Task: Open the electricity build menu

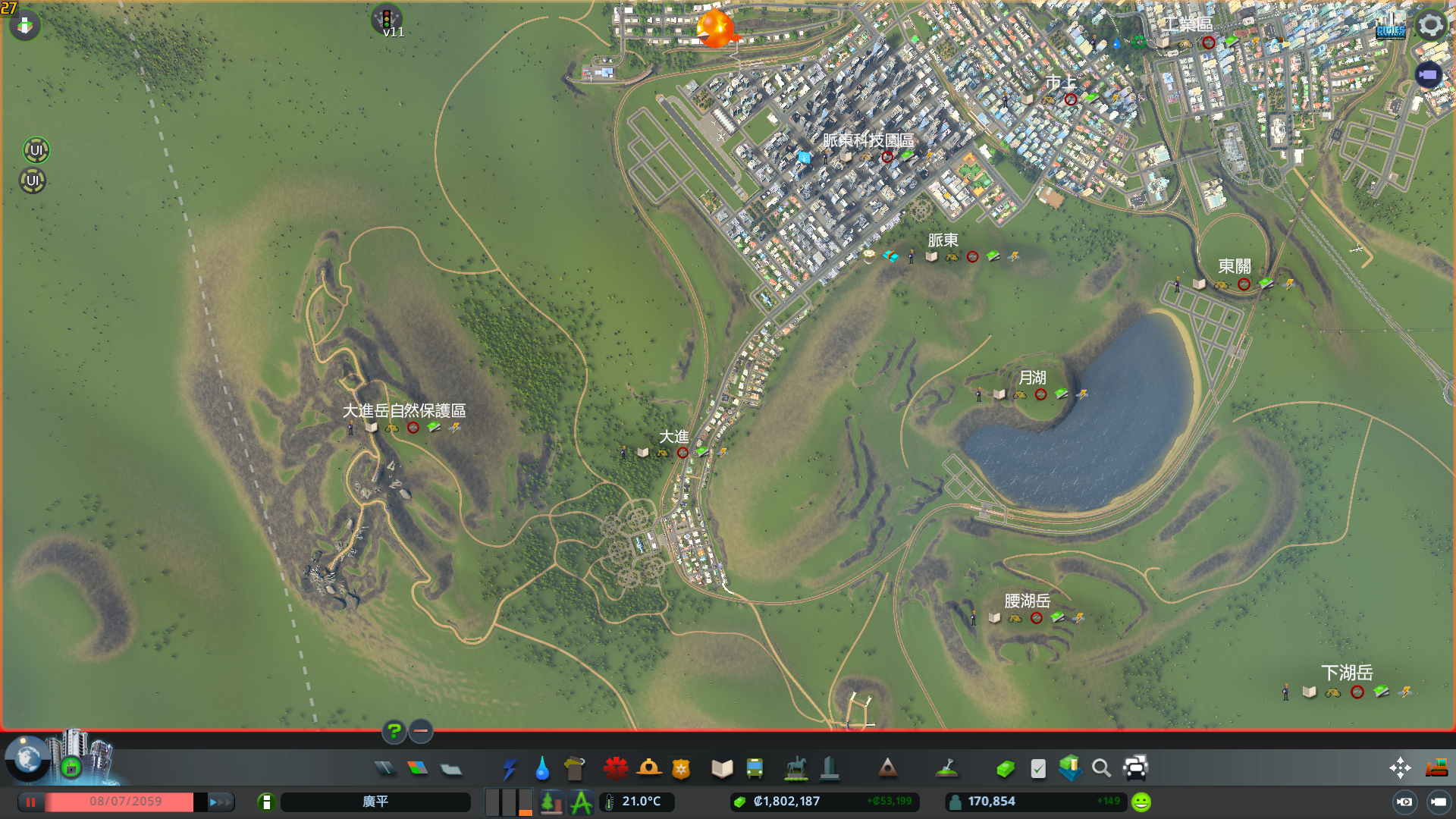Action: pos(509,769)
